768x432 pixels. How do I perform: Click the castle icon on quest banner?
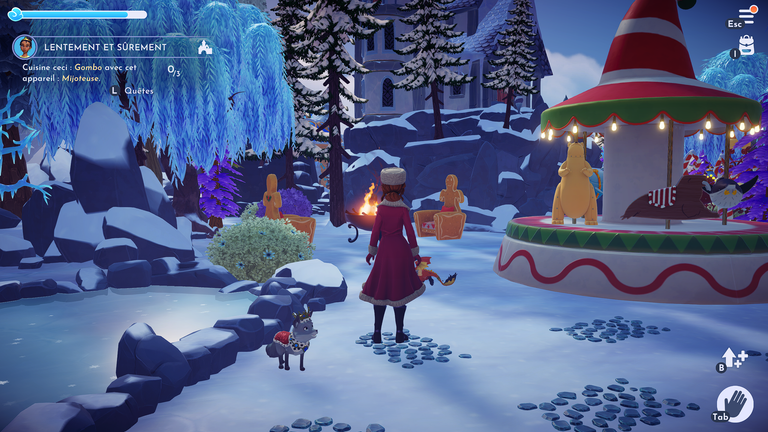click(x=205, y=47)
